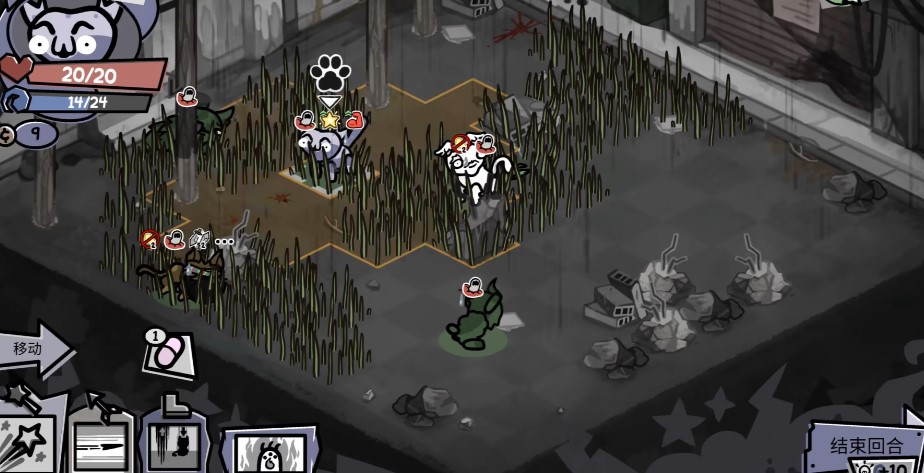Use the pink pill consumable item

point(166,354)
